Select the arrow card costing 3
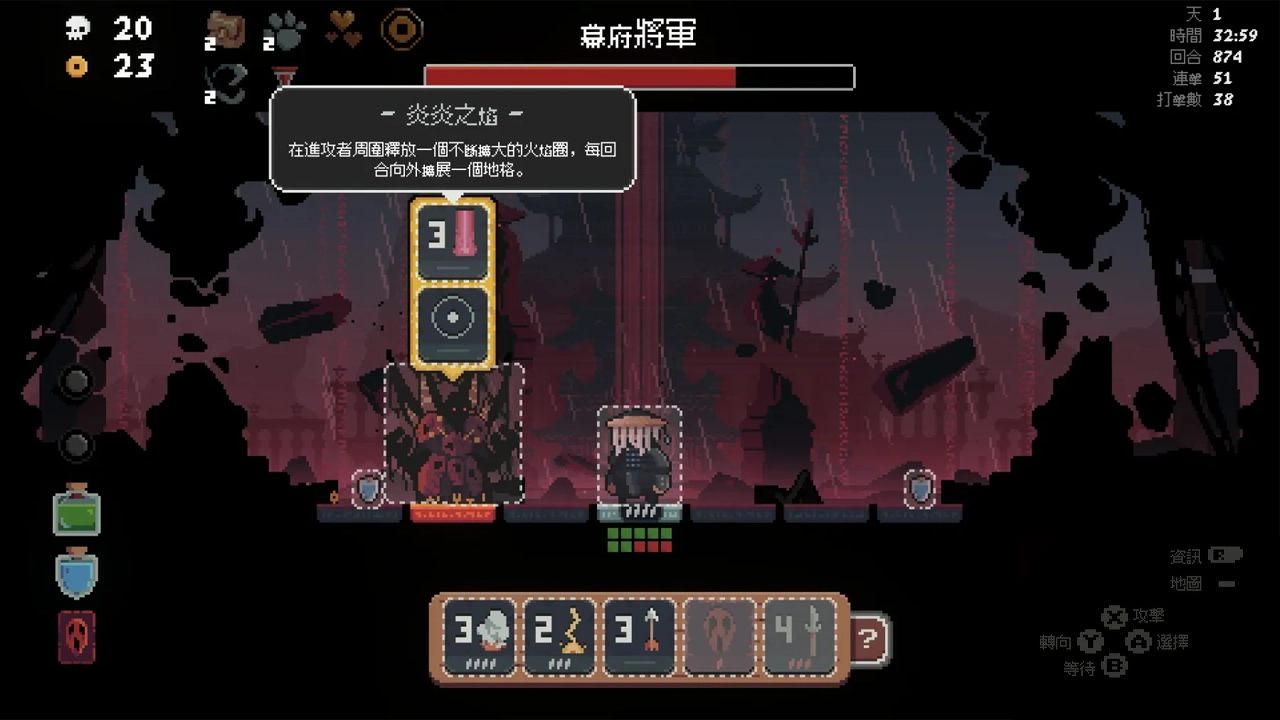 pos(639,636)
